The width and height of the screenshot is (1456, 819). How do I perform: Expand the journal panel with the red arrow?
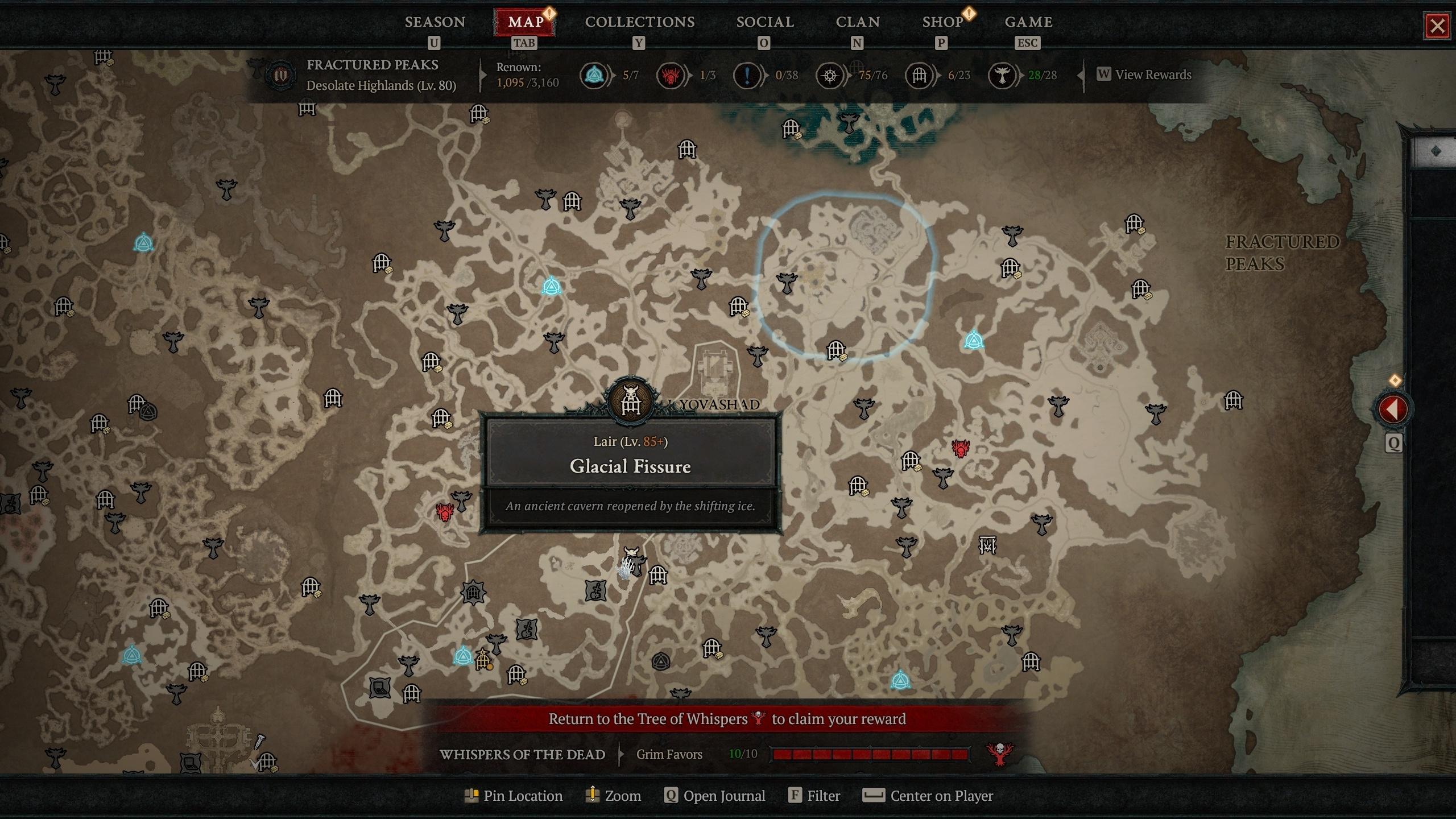1393,408
